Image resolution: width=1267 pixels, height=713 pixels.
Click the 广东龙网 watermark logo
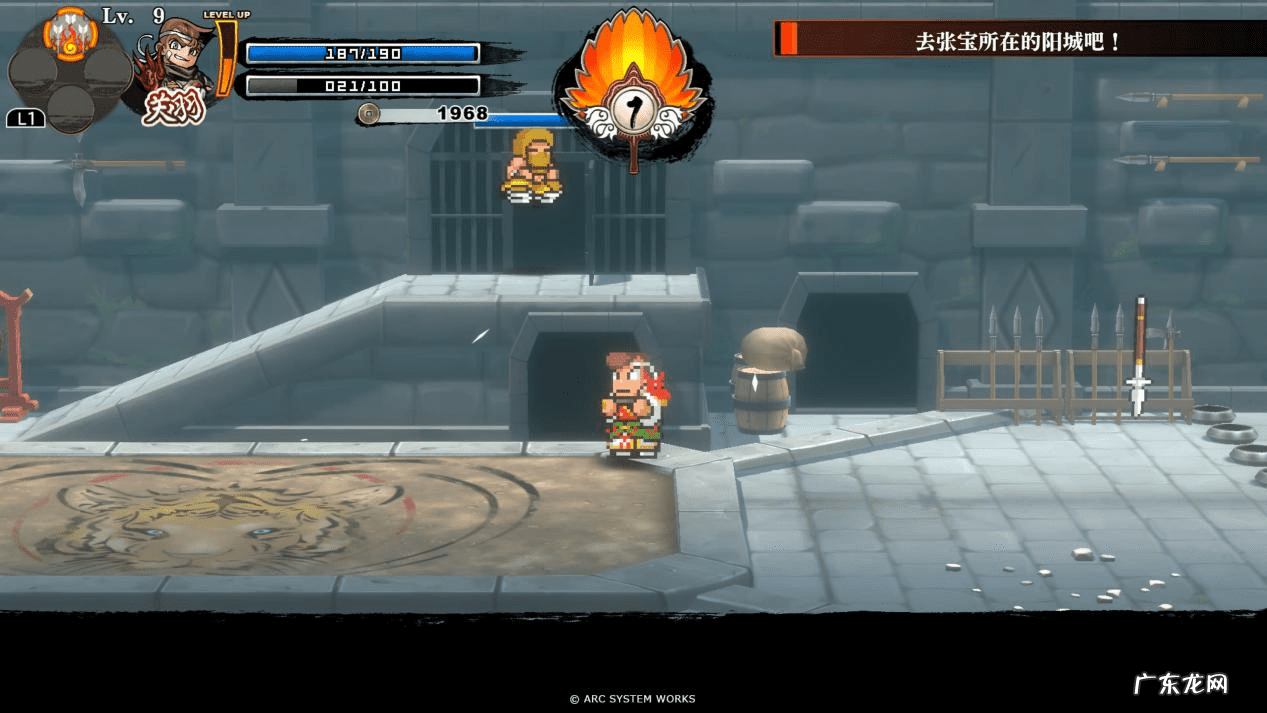coord(1180,684)
